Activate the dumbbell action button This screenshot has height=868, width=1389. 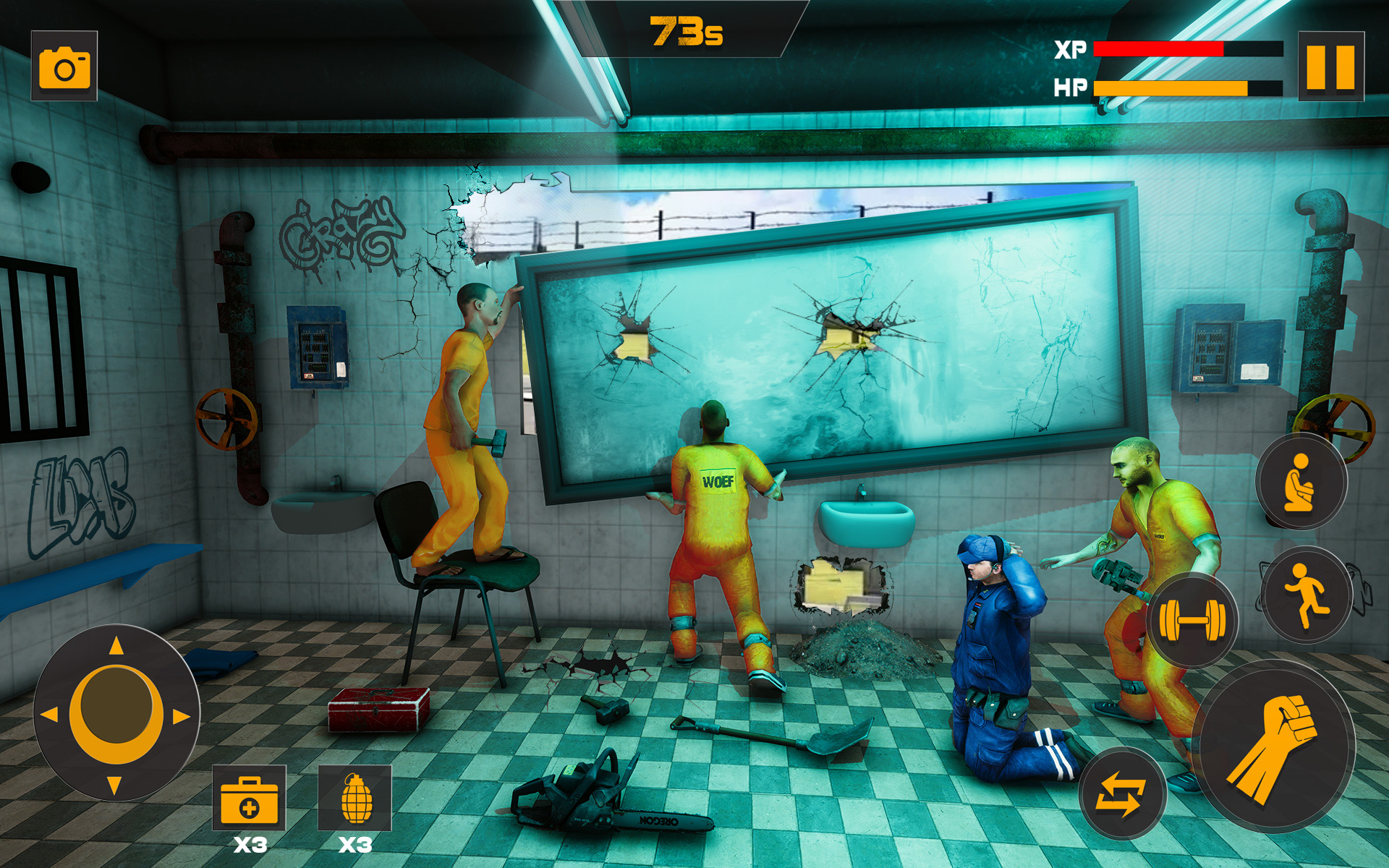[1192, 619]
